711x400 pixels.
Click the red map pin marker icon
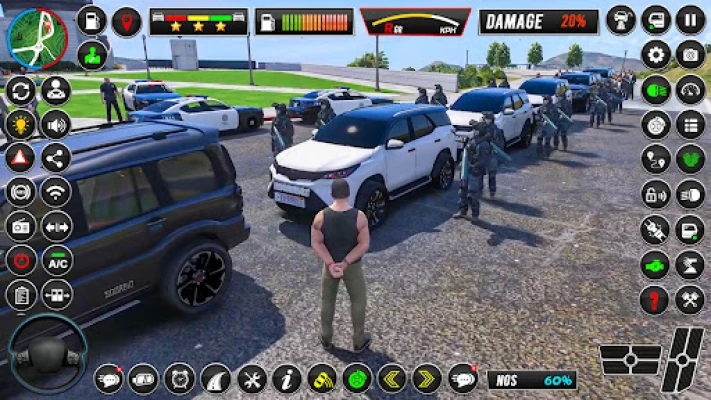pos(126,21)
